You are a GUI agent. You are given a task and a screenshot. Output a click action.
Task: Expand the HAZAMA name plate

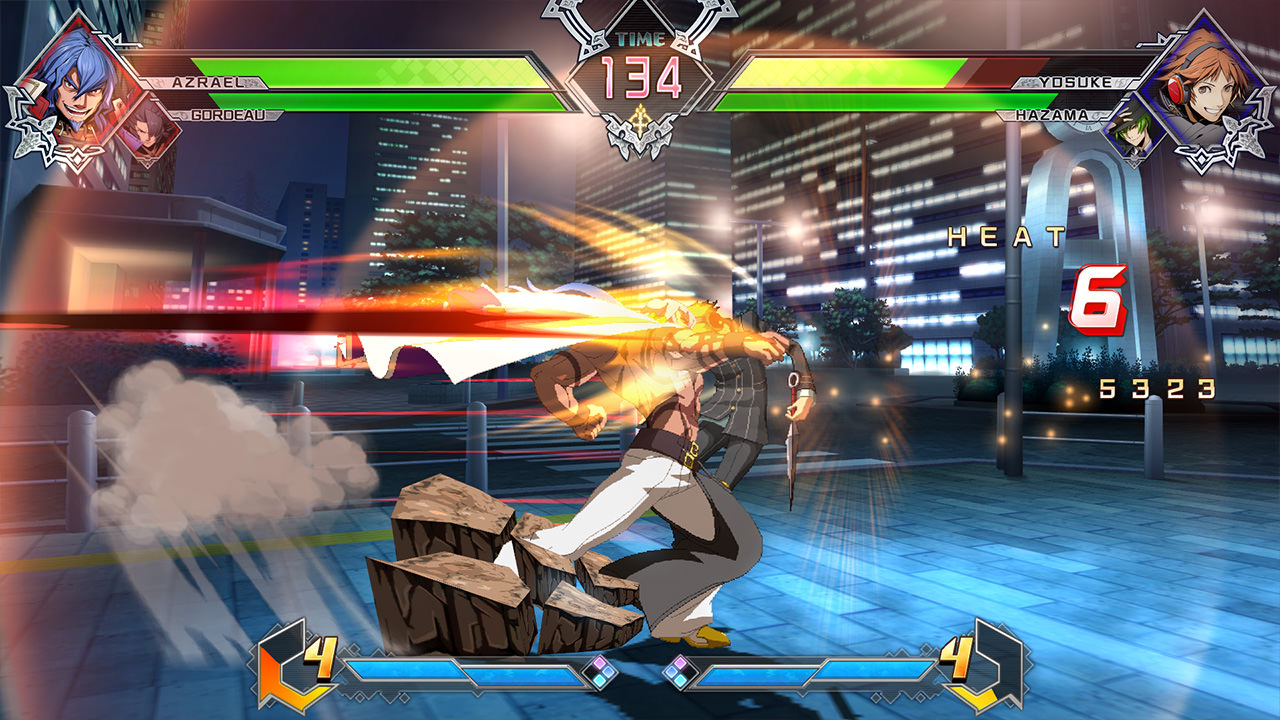point(1052,116)
